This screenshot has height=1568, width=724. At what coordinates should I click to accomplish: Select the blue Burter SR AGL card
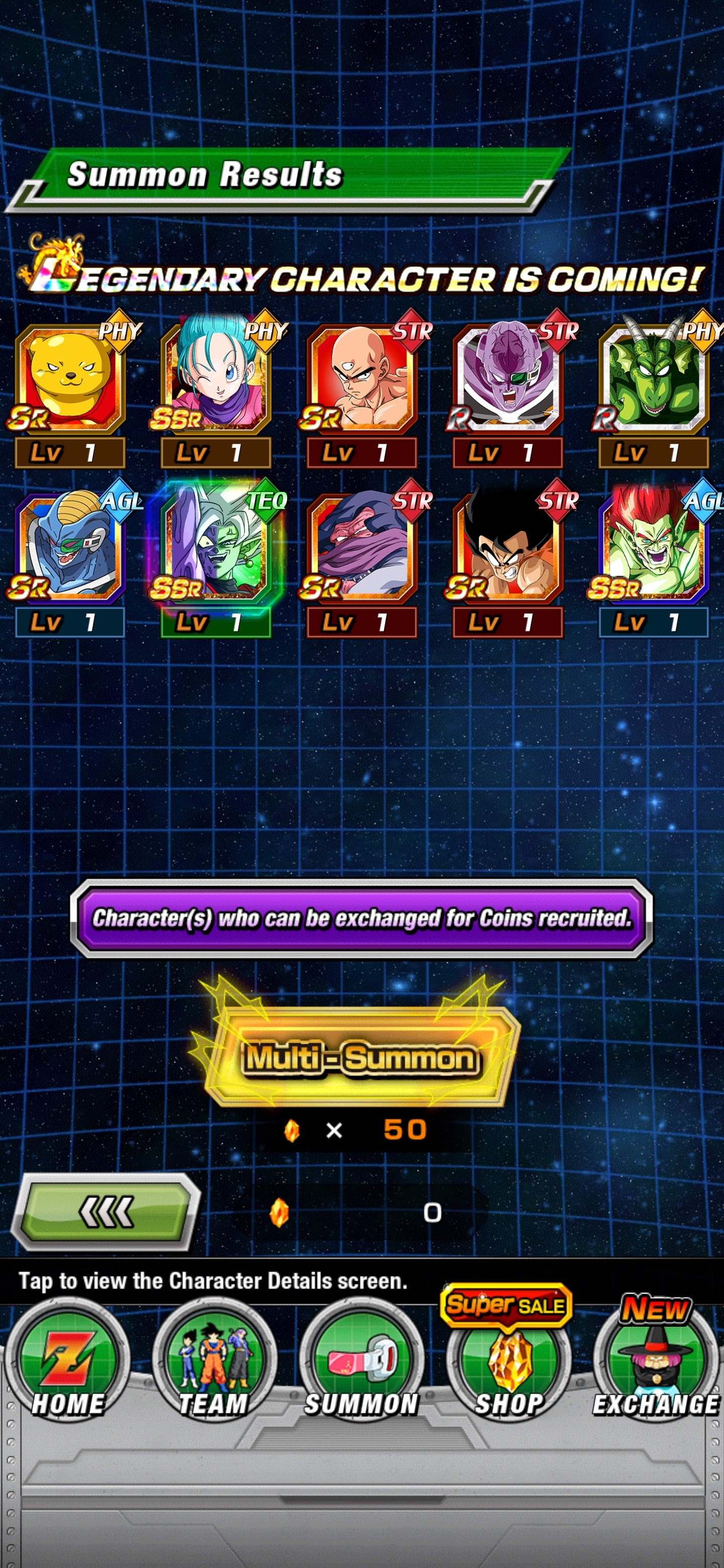click(70, 550)
